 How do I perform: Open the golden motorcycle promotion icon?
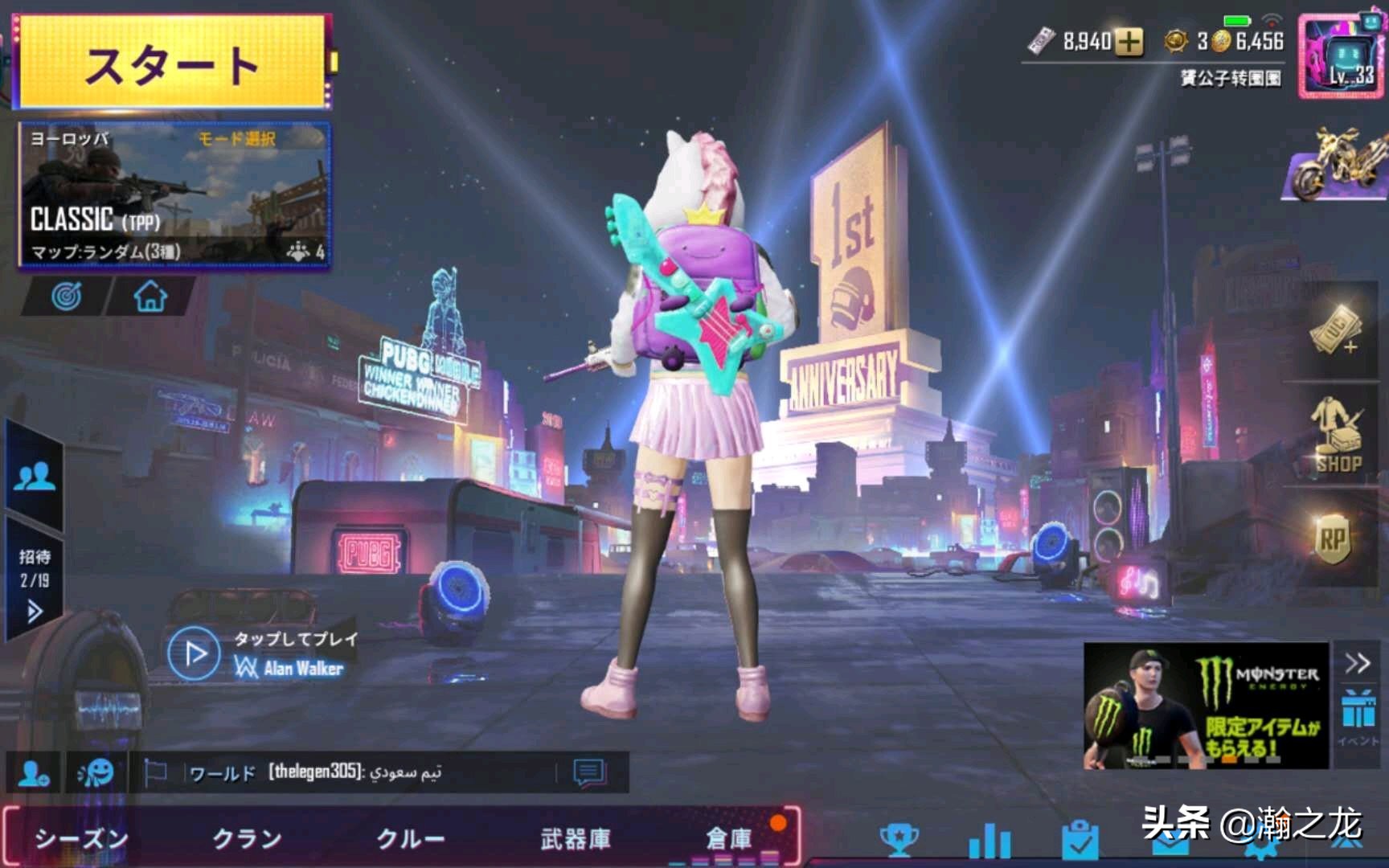point(1338,166)
